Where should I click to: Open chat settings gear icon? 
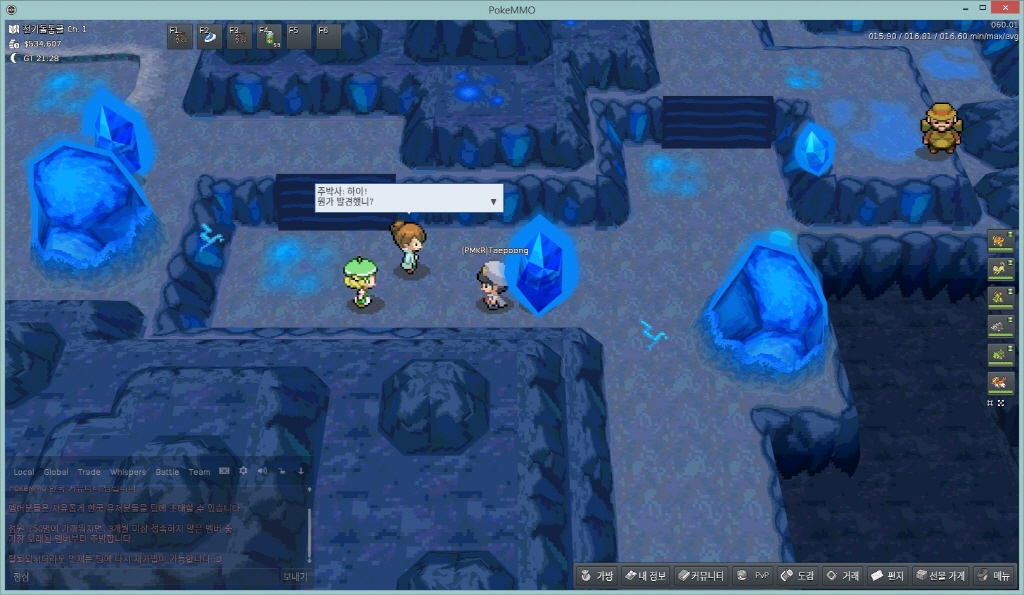pyautogui.click(x=243, y=471)
